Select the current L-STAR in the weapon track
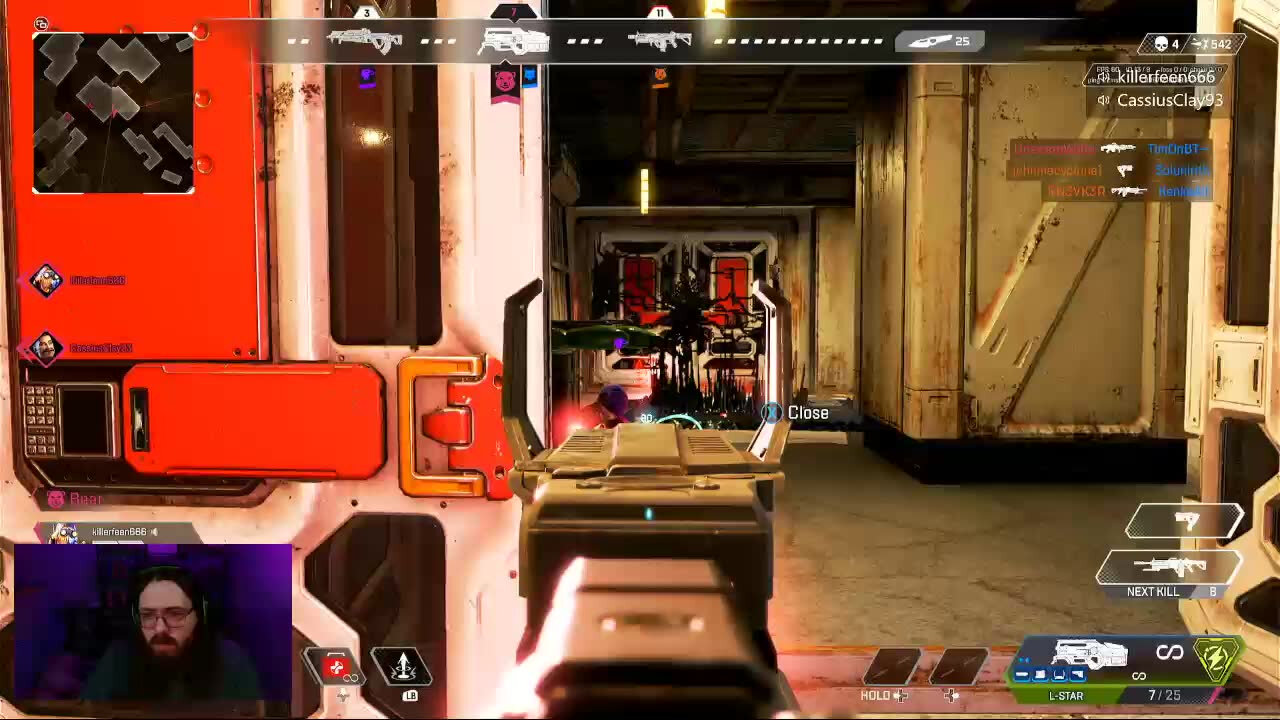Image resolution: width=1280 pixels, height=720 pixels. pos(513,41)
